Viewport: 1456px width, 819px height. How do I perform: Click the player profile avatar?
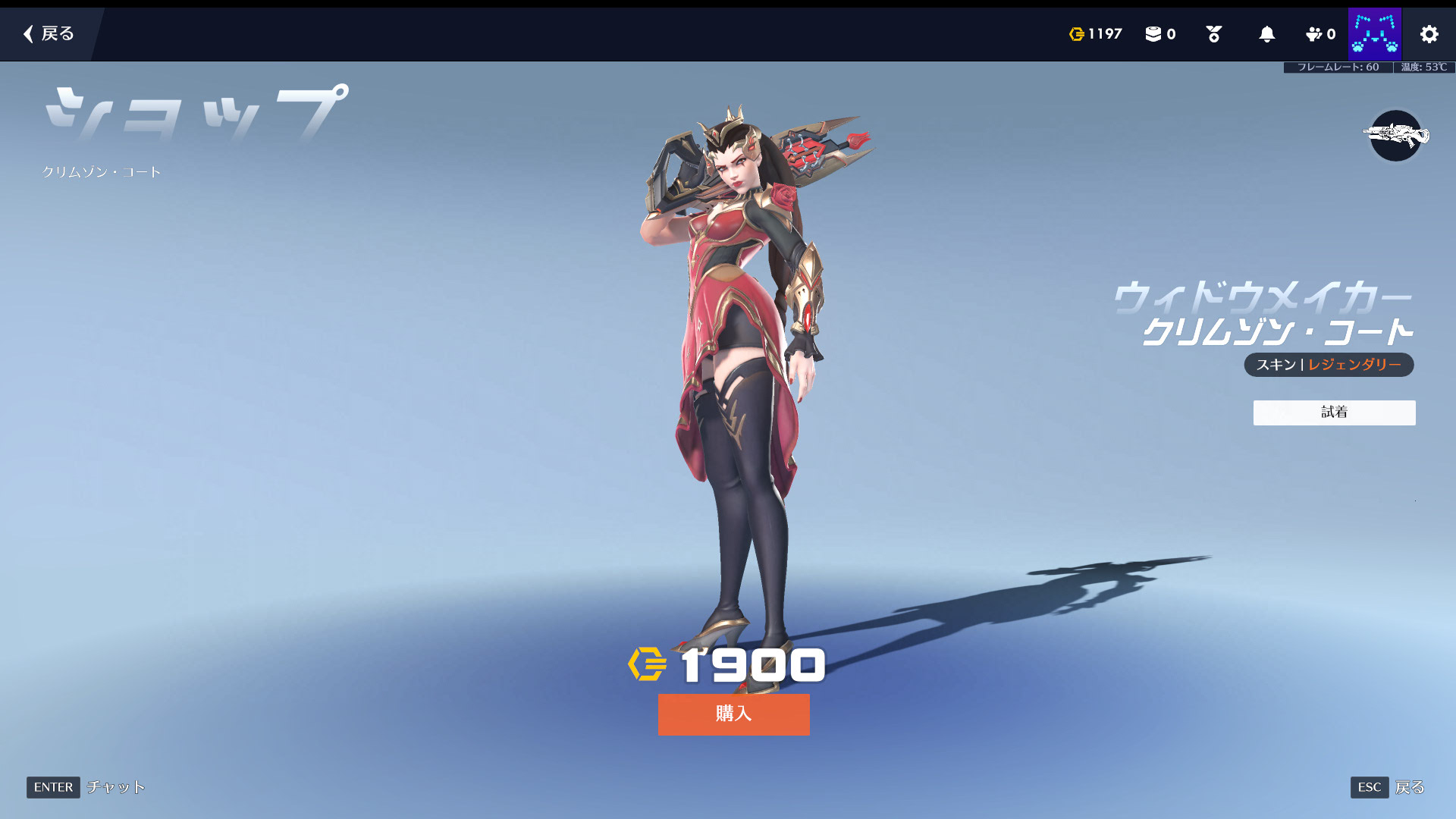coord(1374,34)
